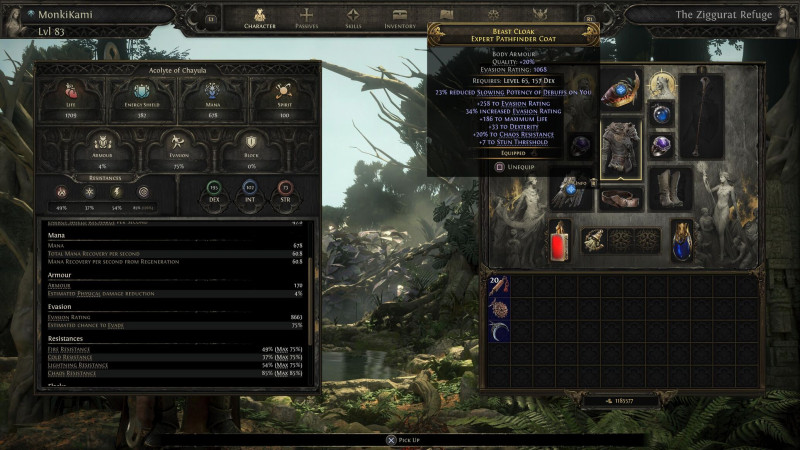Select the equipped Beast Cloak body armour
Screen dimensions: 800x450
621,150
